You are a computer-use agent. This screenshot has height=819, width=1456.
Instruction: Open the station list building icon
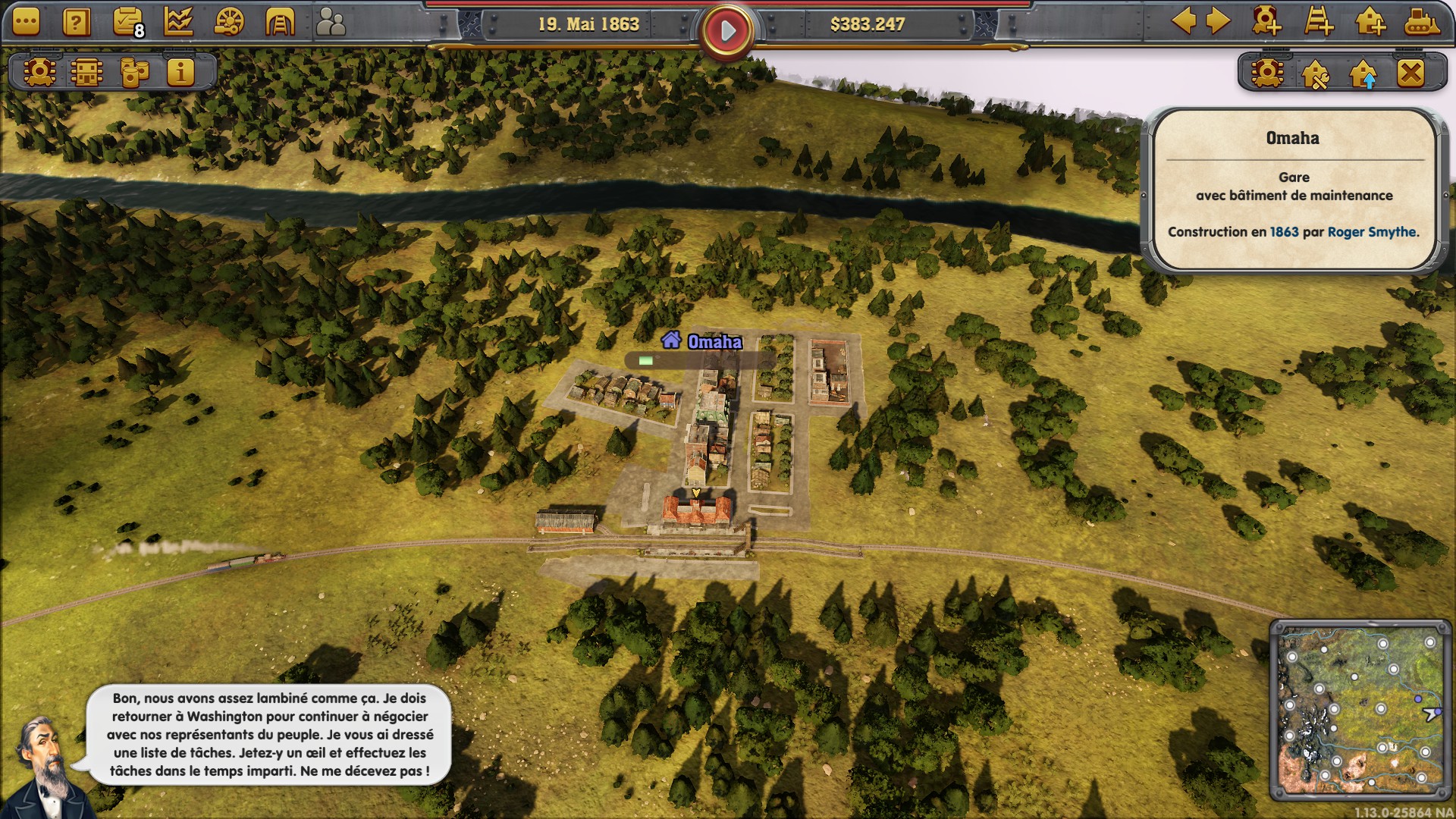86,73
